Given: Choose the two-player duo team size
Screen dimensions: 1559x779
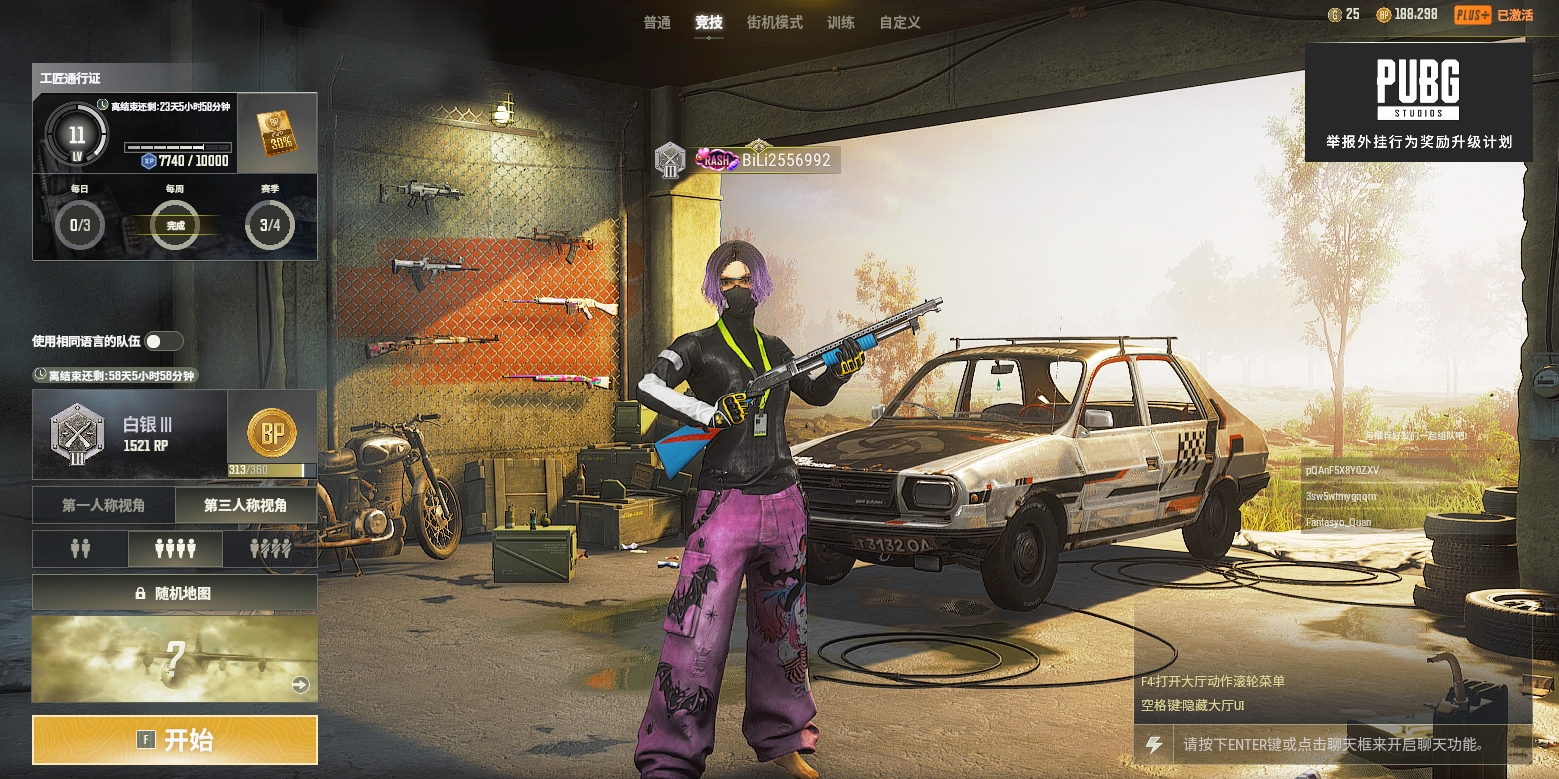Looking at the screenshot, I should 80,549.
